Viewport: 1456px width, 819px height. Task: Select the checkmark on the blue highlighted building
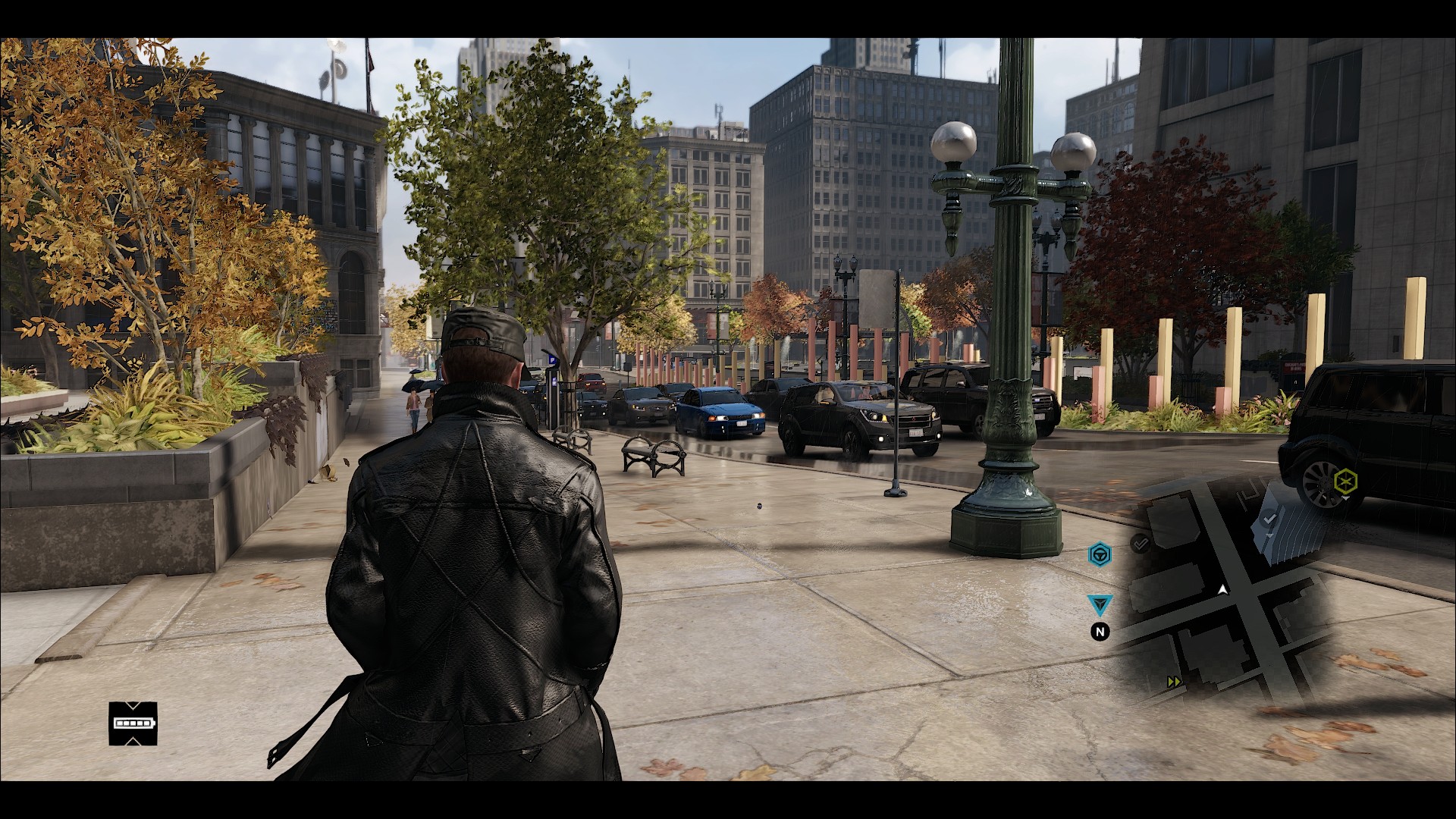click(1272, 518)
